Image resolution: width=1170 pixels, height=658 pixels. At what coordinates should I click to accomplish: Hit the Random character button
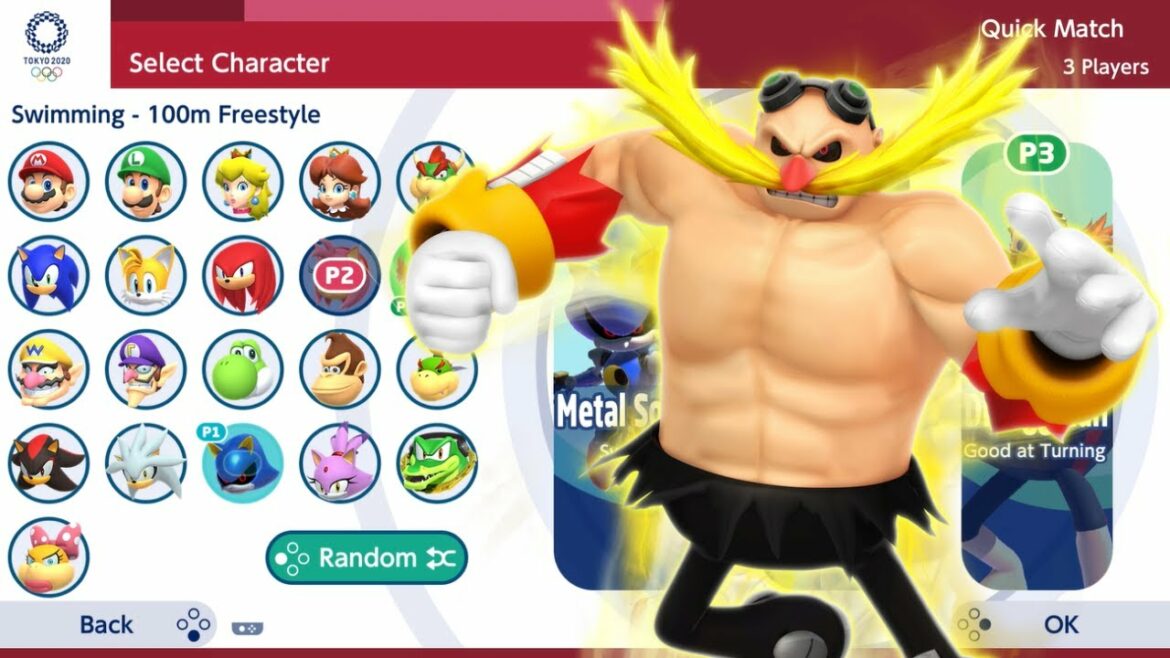tap(367, 558)
